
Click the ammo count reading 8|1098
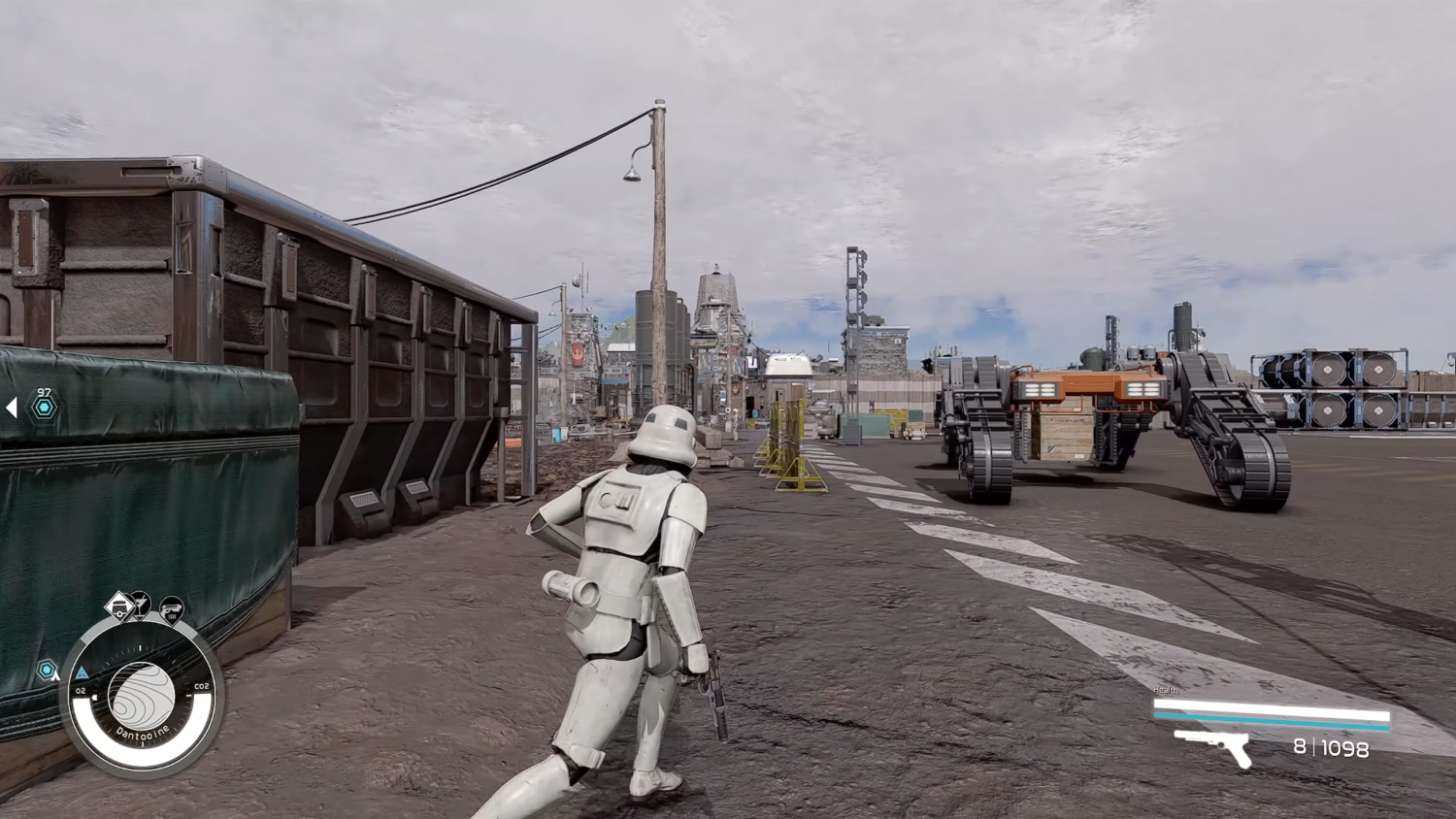tap(1330, 747)
